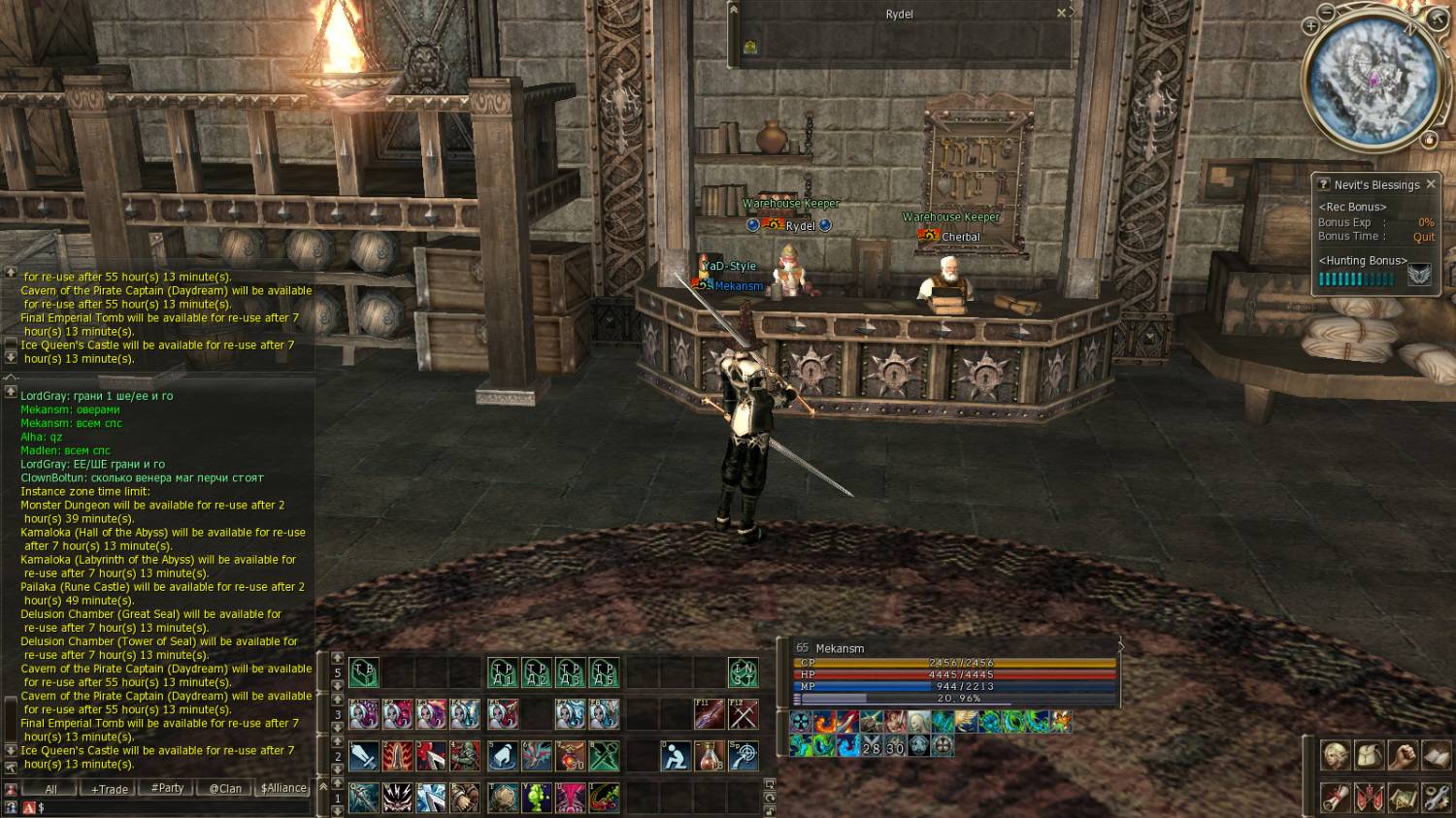Open the world map icon

coord(1403,798)
